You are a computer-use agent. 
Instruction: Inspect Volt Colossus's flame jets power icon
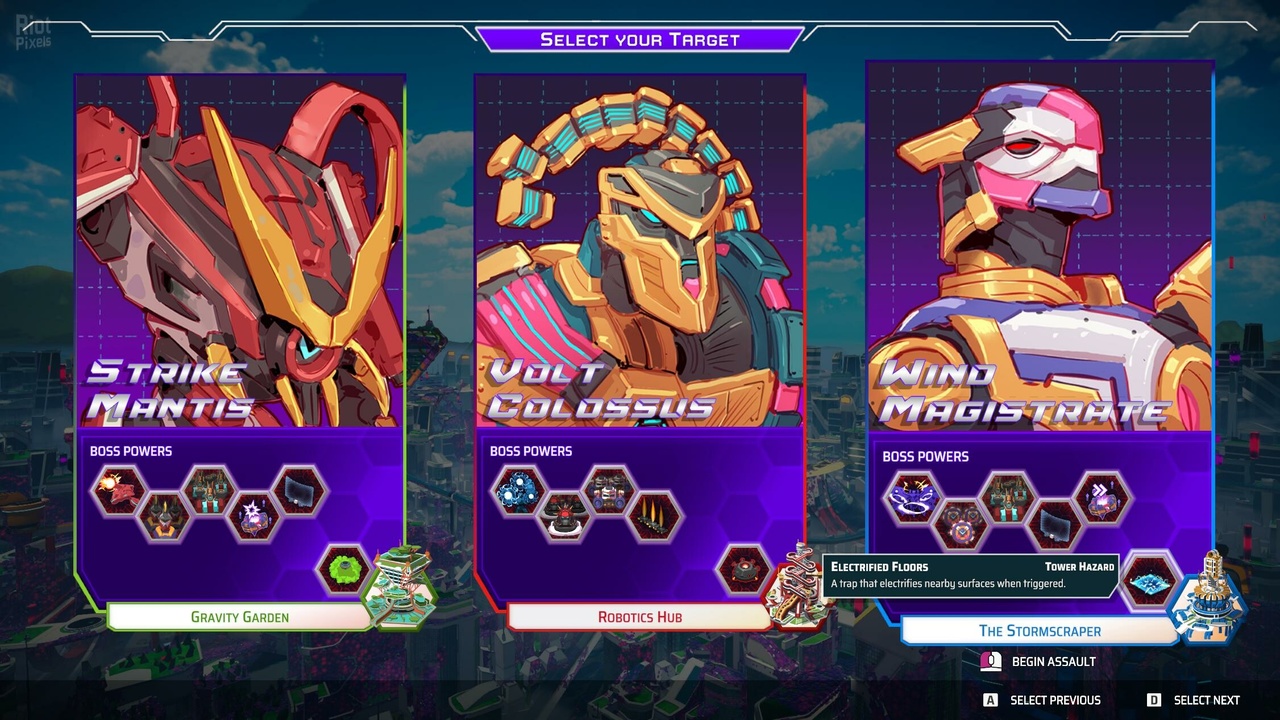(x=655, y=516)
